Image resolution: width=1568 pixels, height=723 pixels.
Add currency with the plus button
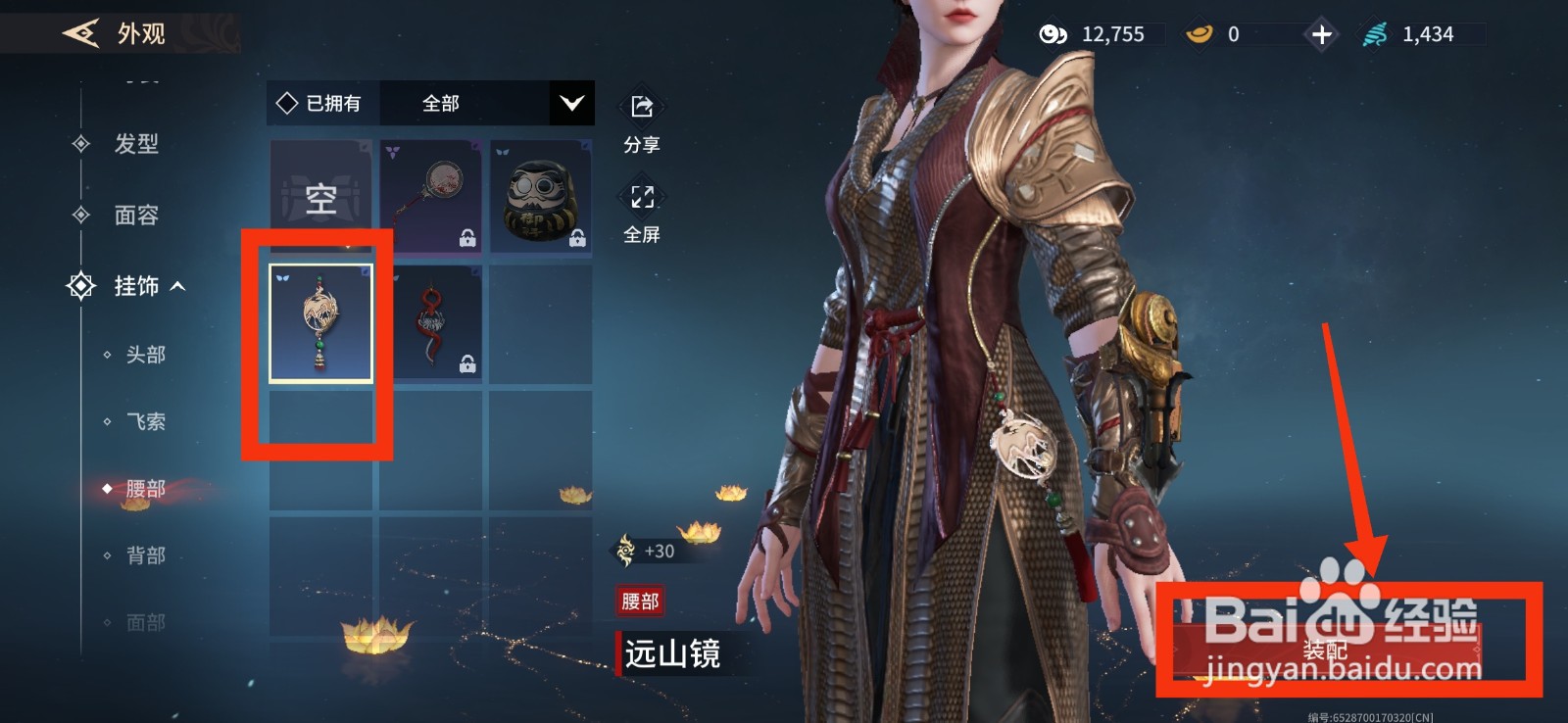tap(1321, 35)
